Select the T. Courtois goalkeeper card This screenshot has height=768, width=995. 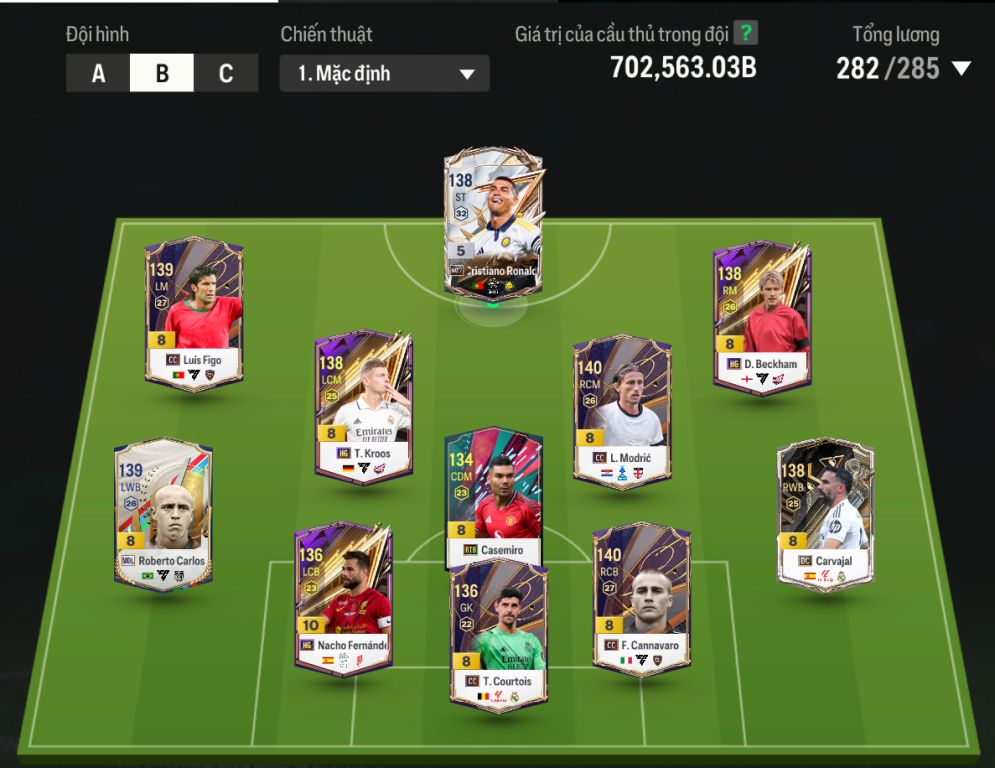[498, 634]
